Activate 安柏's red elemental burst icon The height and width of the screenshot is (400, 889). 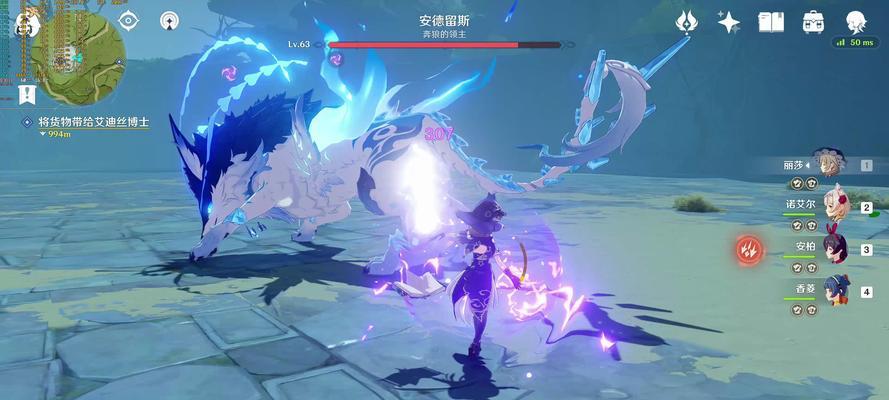click(748, 249)
